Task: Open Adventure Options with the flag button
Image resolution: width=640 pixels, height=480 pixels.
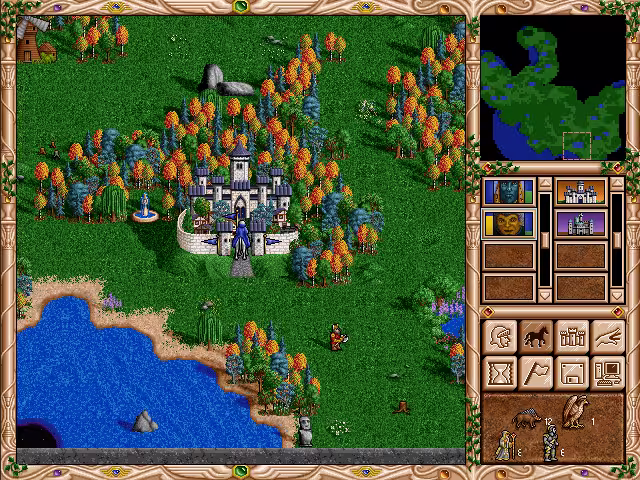Action: 536,373
